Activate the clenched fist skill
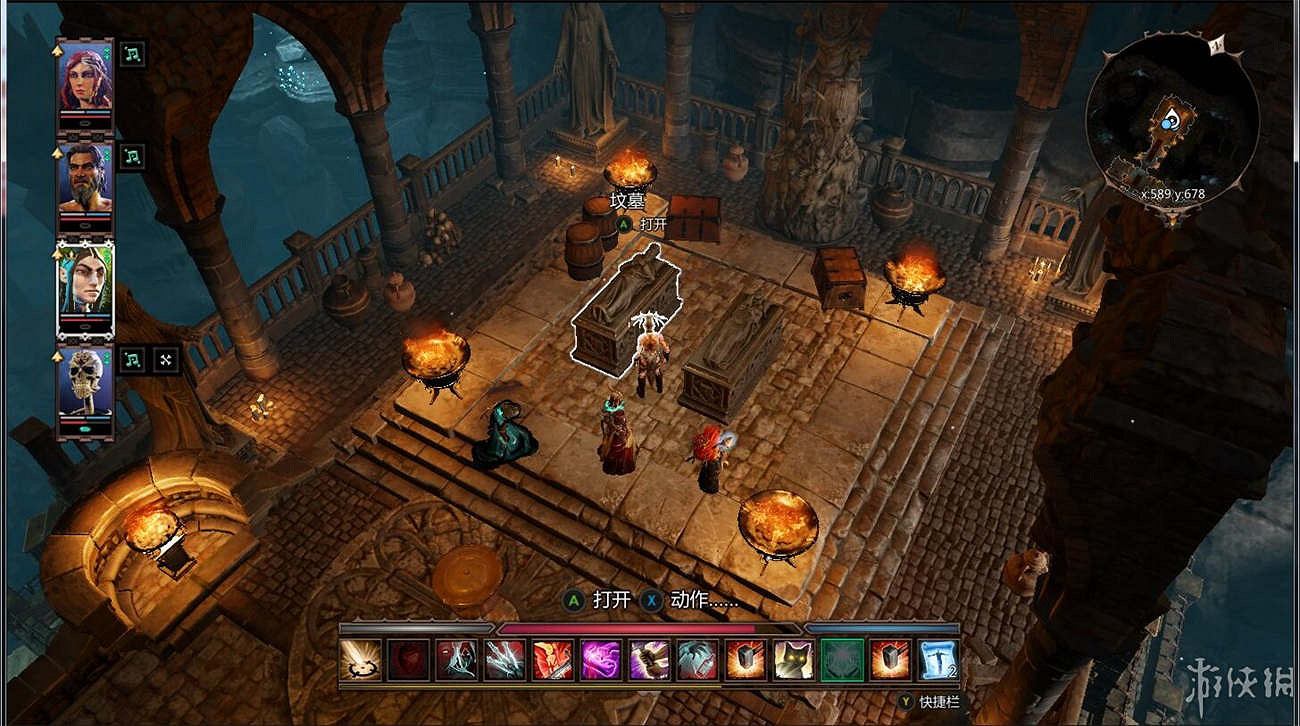Screen dimensions: 1300x726 click(649, 660)
